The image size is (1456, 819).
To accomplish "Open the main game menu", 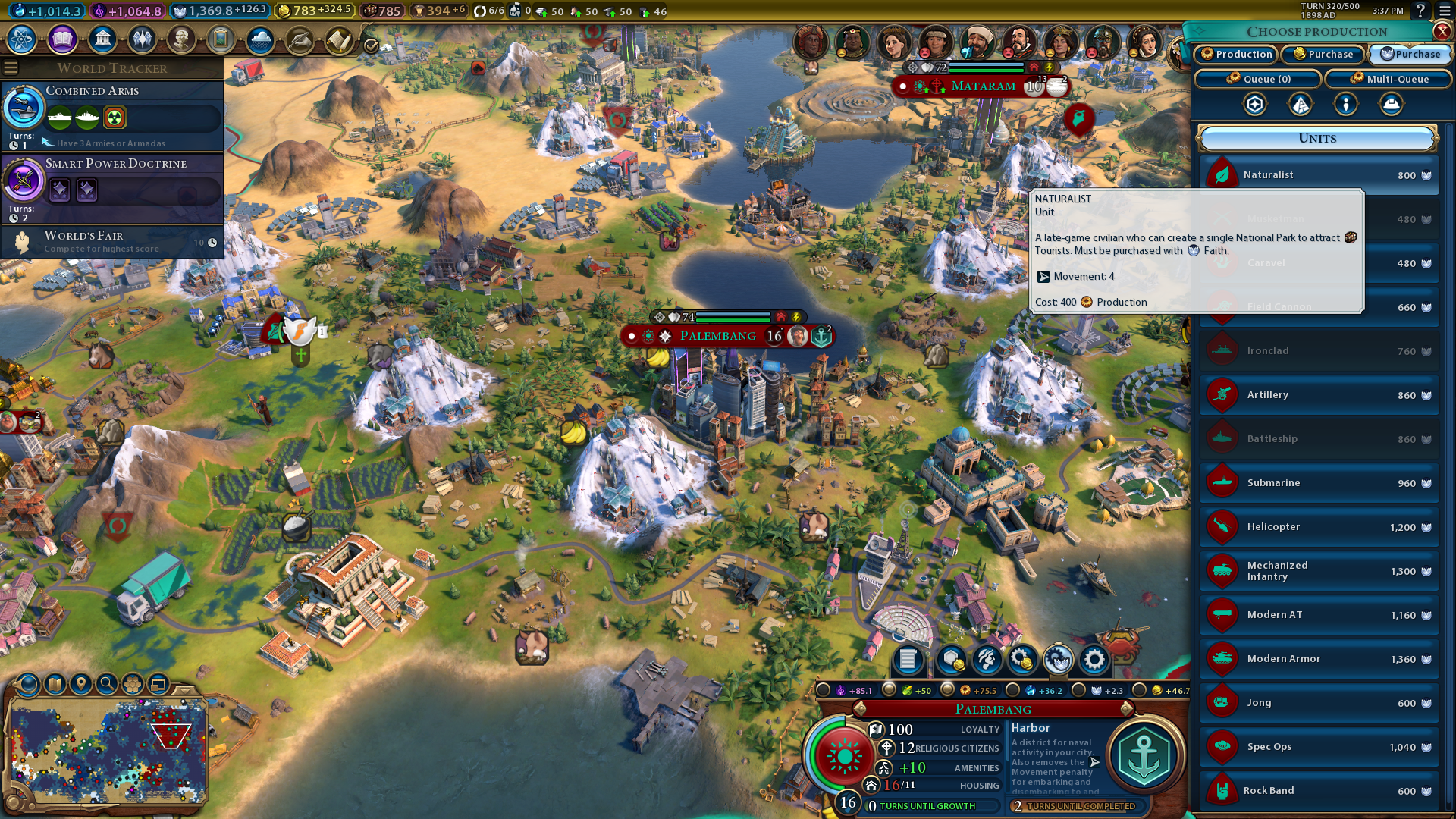I will 1445,11.
